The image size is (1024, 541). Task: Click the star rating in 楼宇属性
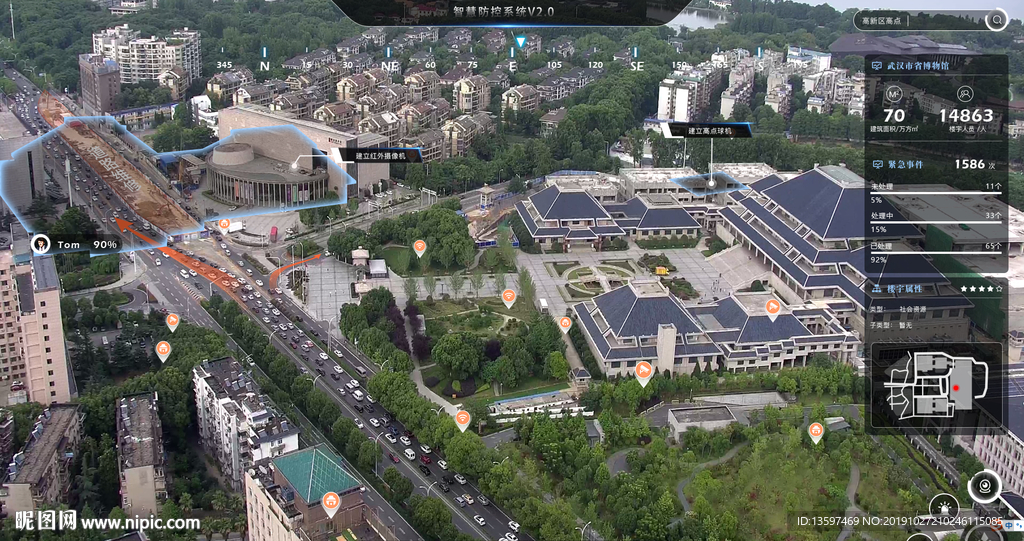pyautogui.click(x=981, y=288)
